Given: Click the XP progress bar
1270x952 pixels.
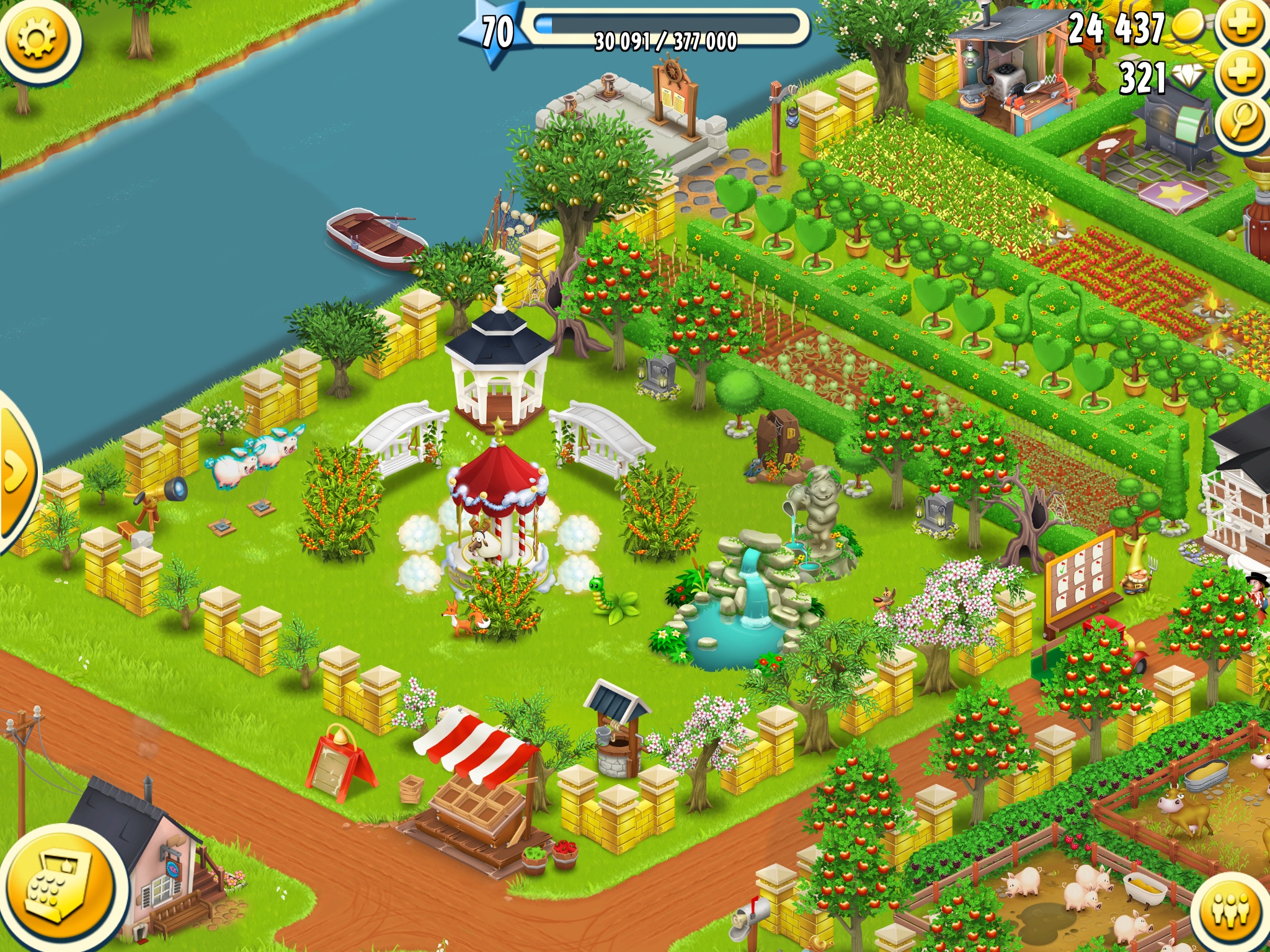Looking at the screenshot, I should (x=664, y=28).
